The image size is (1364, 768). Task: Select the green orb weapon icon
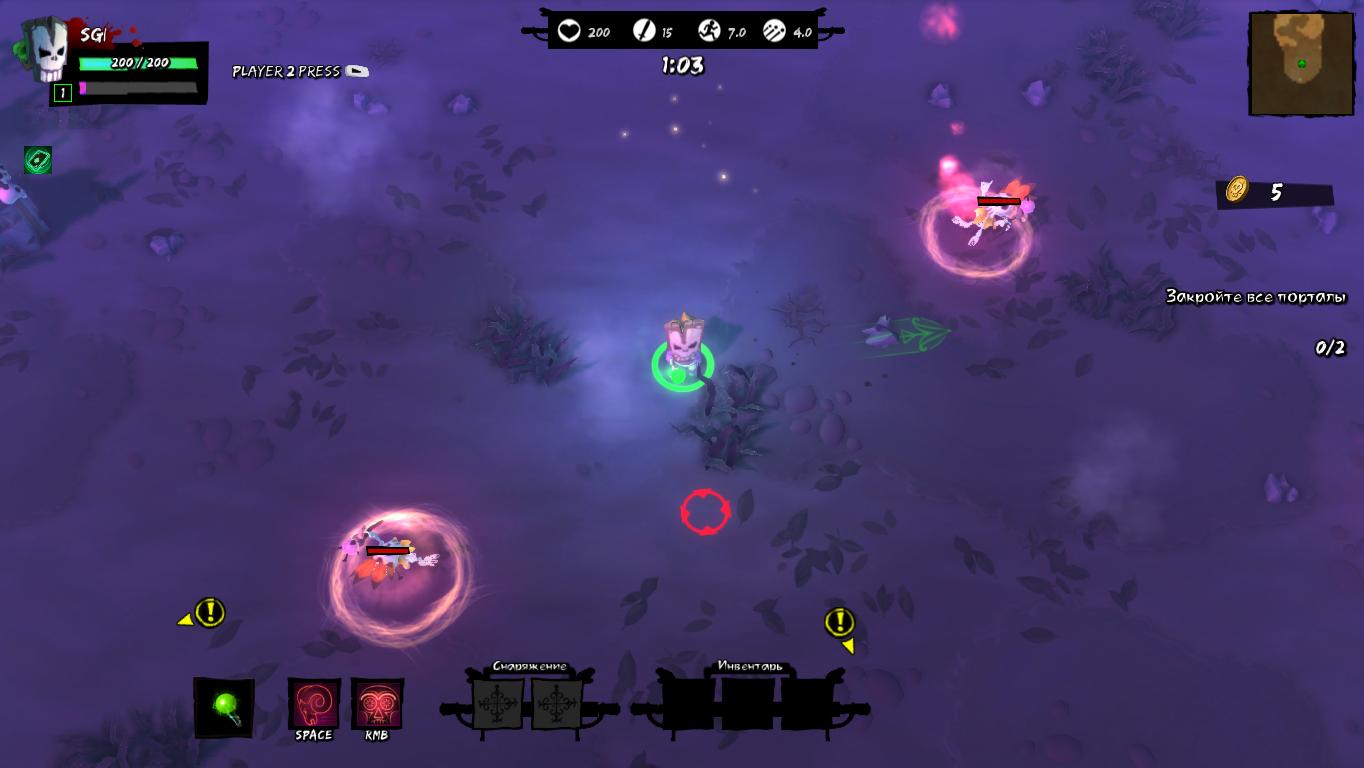click(224, 708)
